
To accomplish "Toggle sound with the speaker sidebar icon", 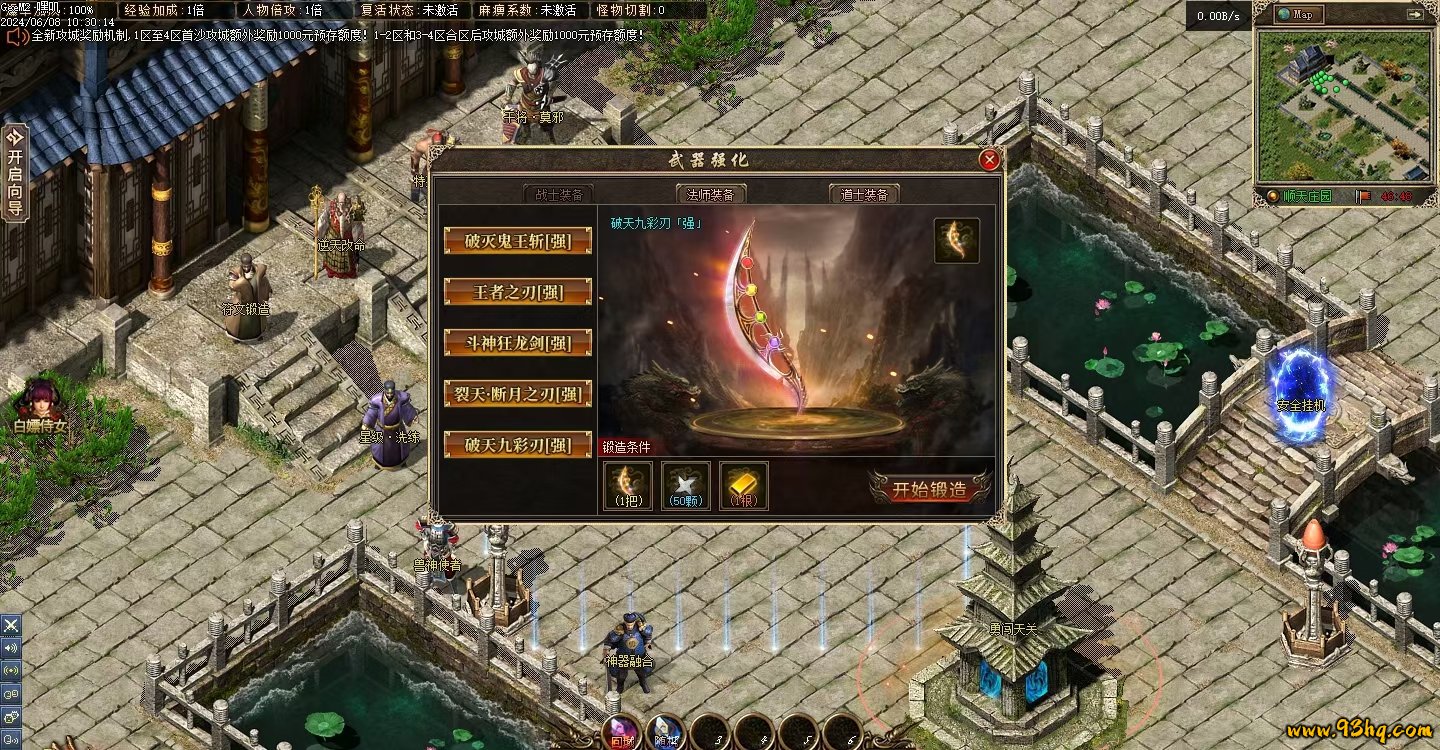I will (x=11, y=647).
